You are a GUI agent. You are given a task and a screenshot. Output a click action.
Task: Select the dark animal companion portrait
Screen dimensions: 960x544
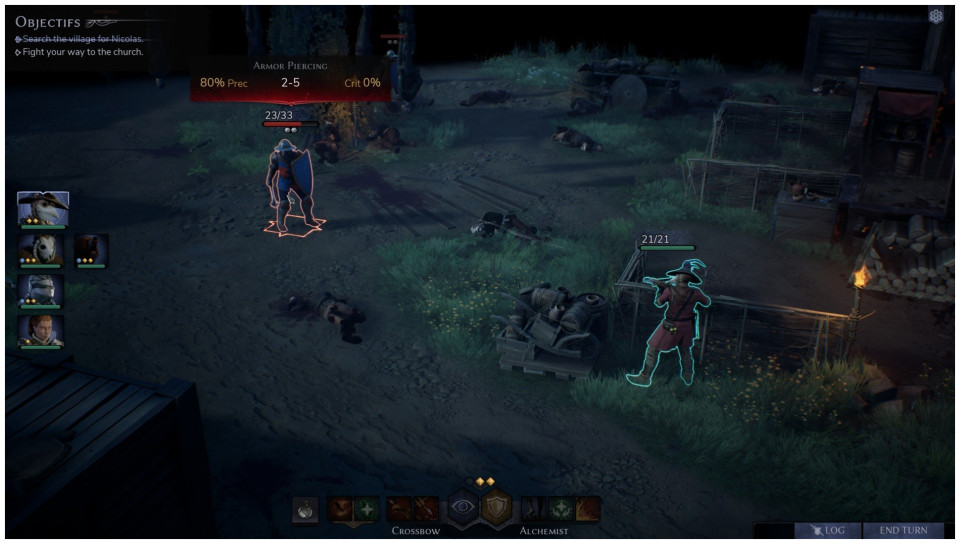90,250
